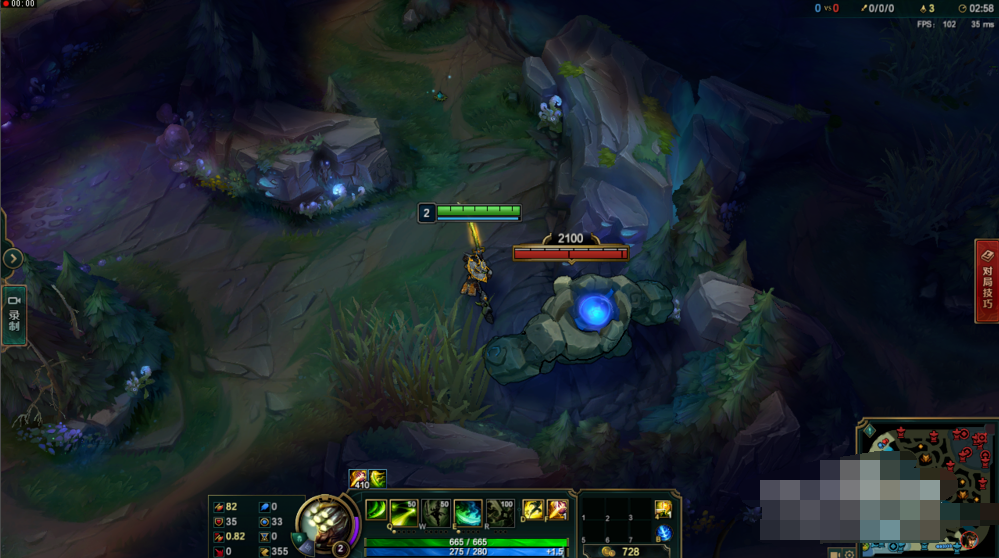Start recording with the 录制 button

(x=14, y=315)
